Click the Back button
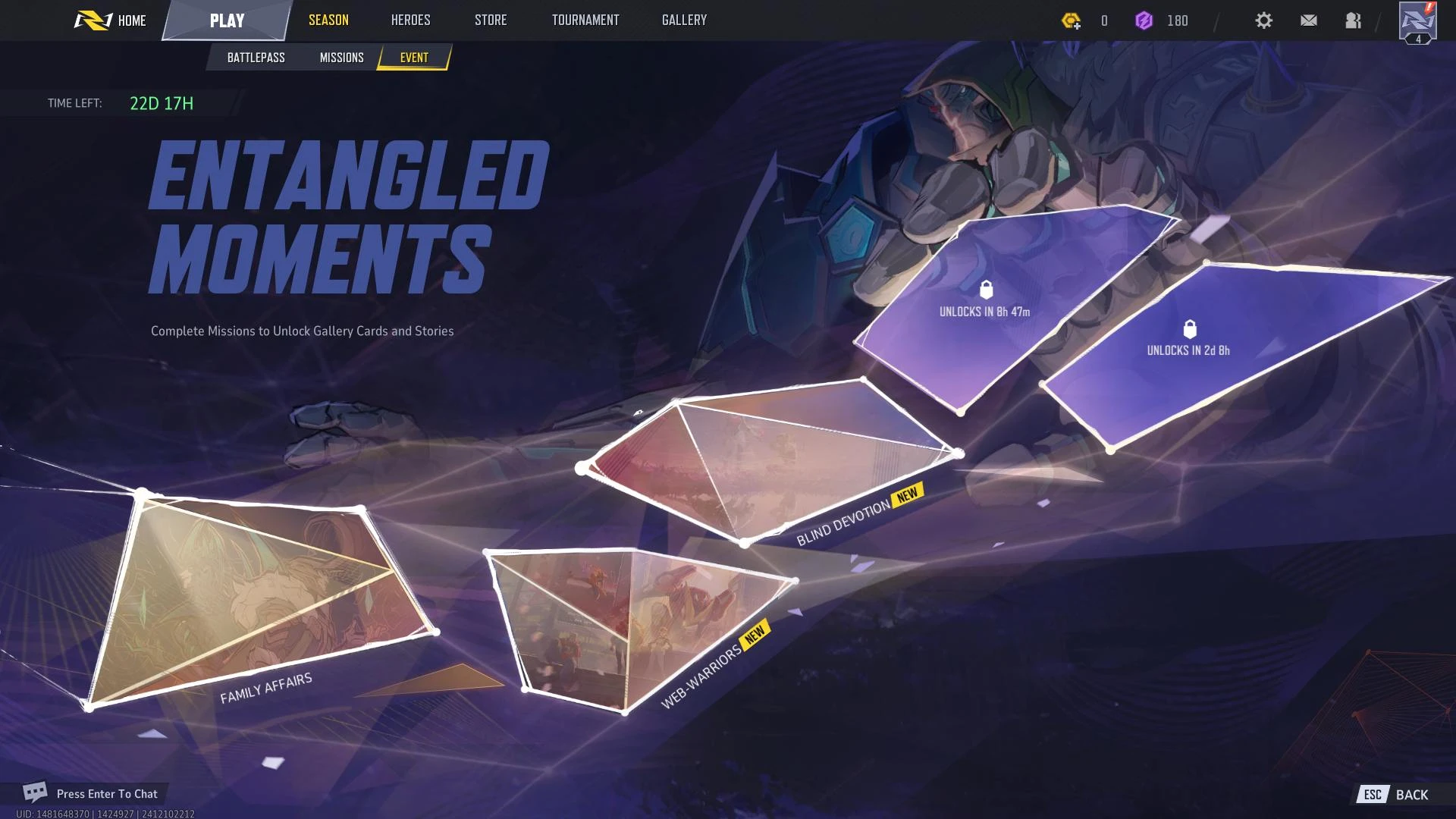Image resolution: width=1456 pixels, height=819 pixels. [x=1396, y=794]
